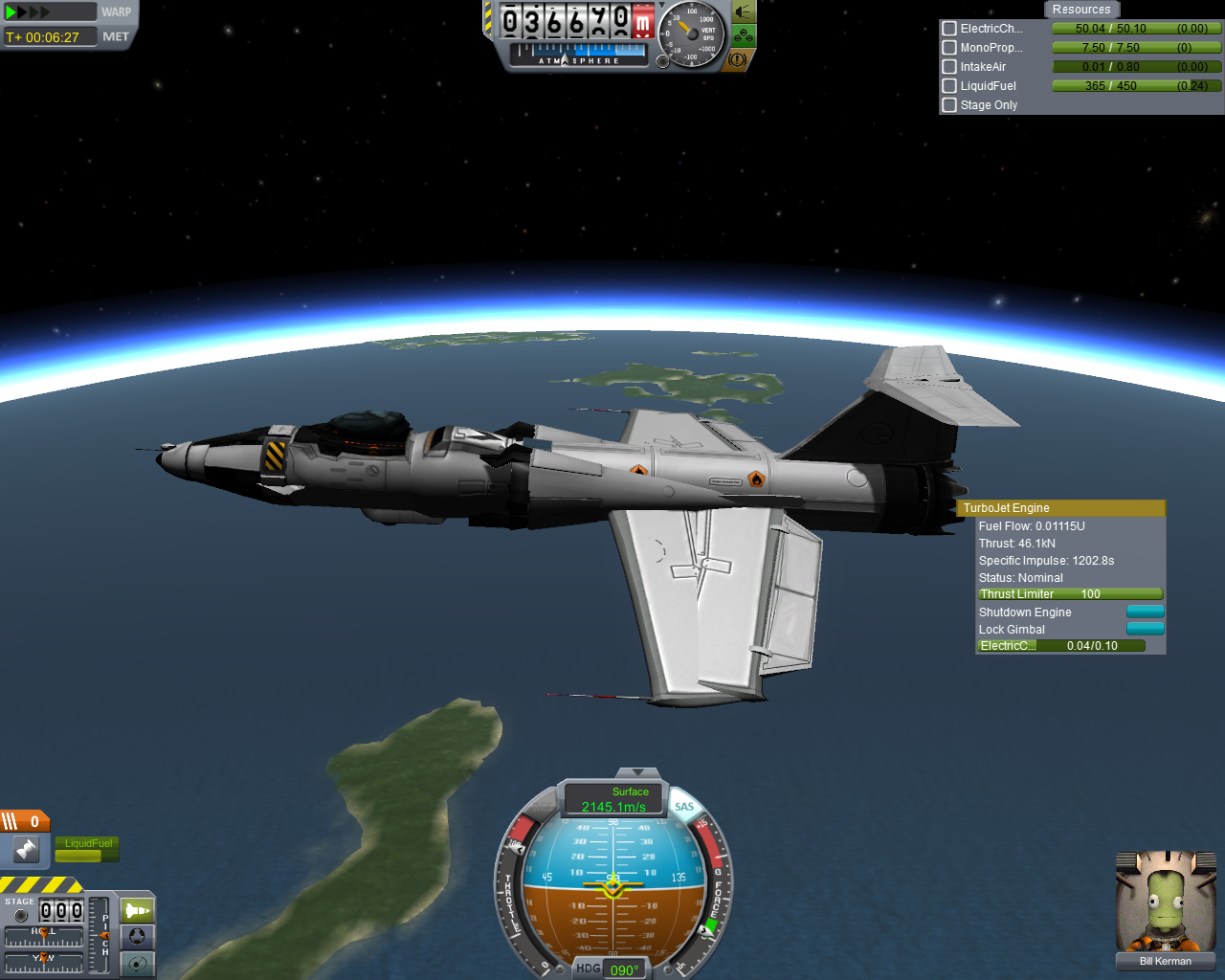Image resolution: width=1225 pixels, height=980 pixels.
Task: Select Bill Kerman's crew portrait
Action: 1165,903
